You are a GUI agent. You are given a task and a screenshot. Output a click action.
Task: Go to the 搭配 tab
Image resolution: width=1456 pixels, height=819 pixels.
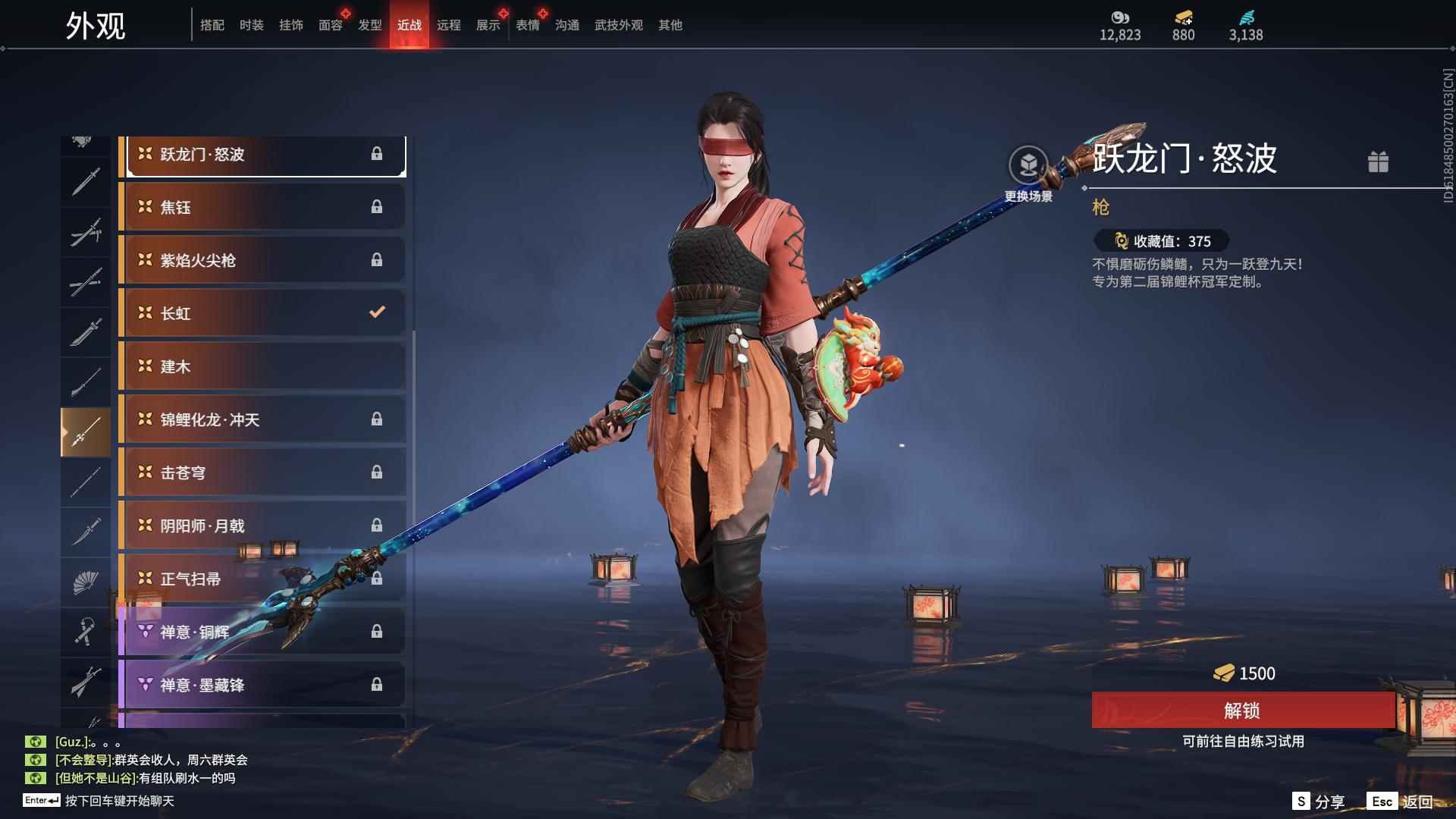(x=212, y=25)
